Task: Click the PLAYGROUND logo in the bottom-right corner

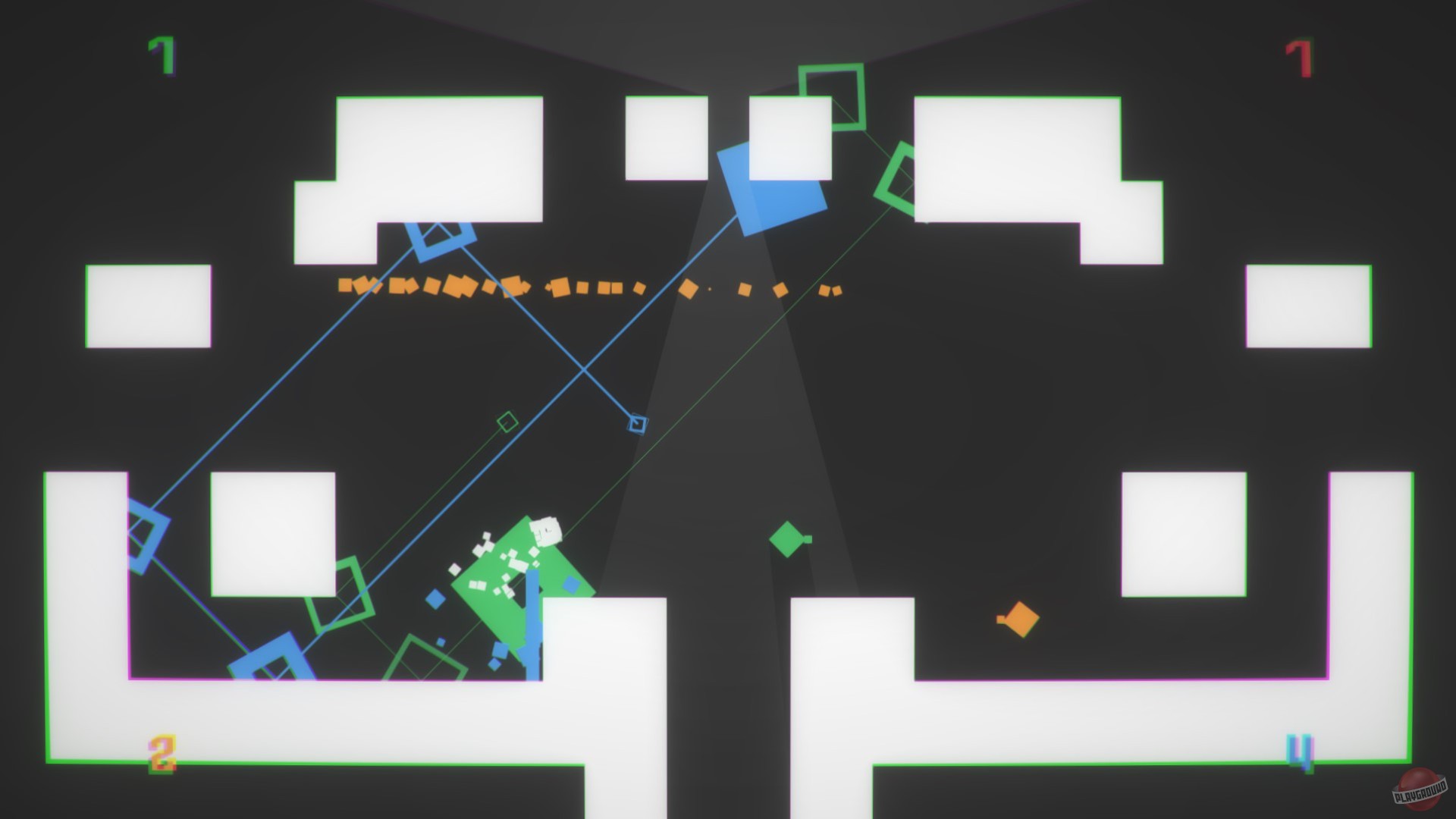Action: coord(1420,789)
